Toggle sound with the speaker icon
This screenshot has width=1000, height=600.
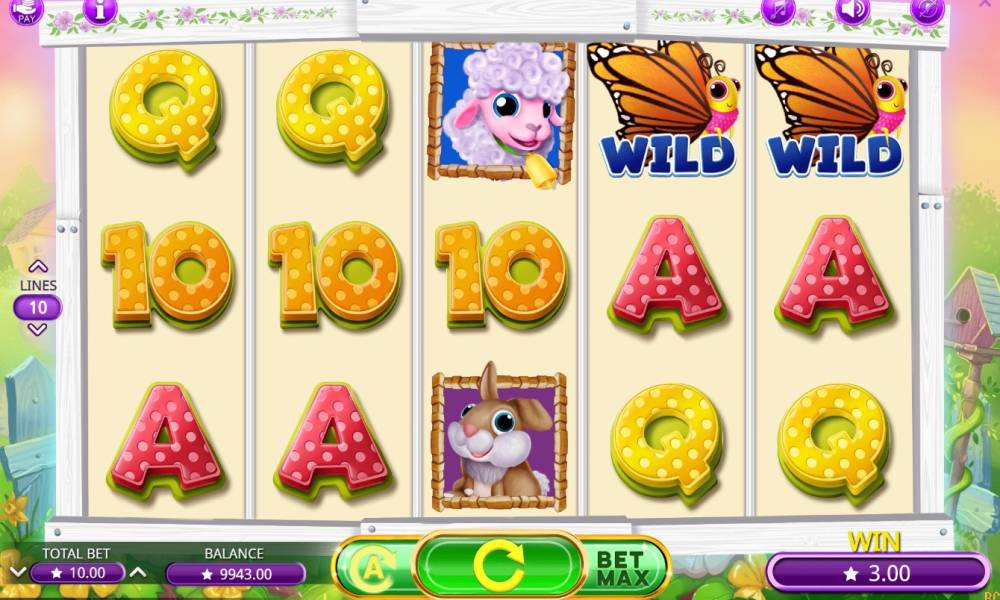[852, 11]
